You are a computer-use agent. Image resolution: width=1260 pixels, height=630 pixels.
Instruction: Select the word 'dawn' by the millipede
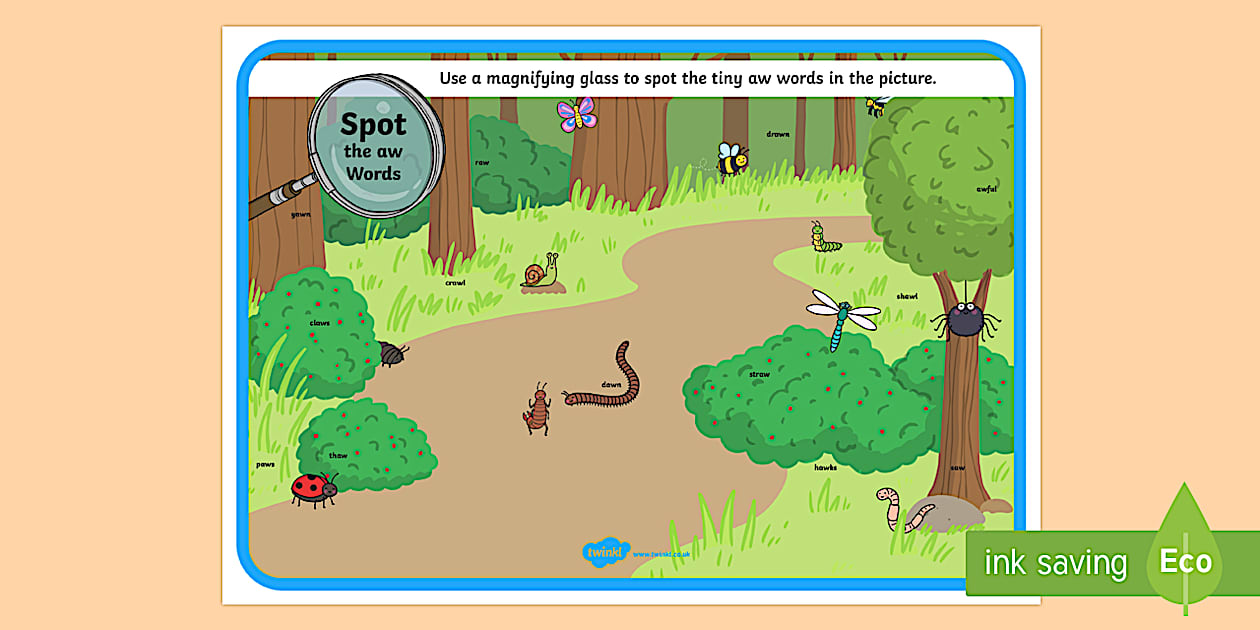click(x=611, y=385)
